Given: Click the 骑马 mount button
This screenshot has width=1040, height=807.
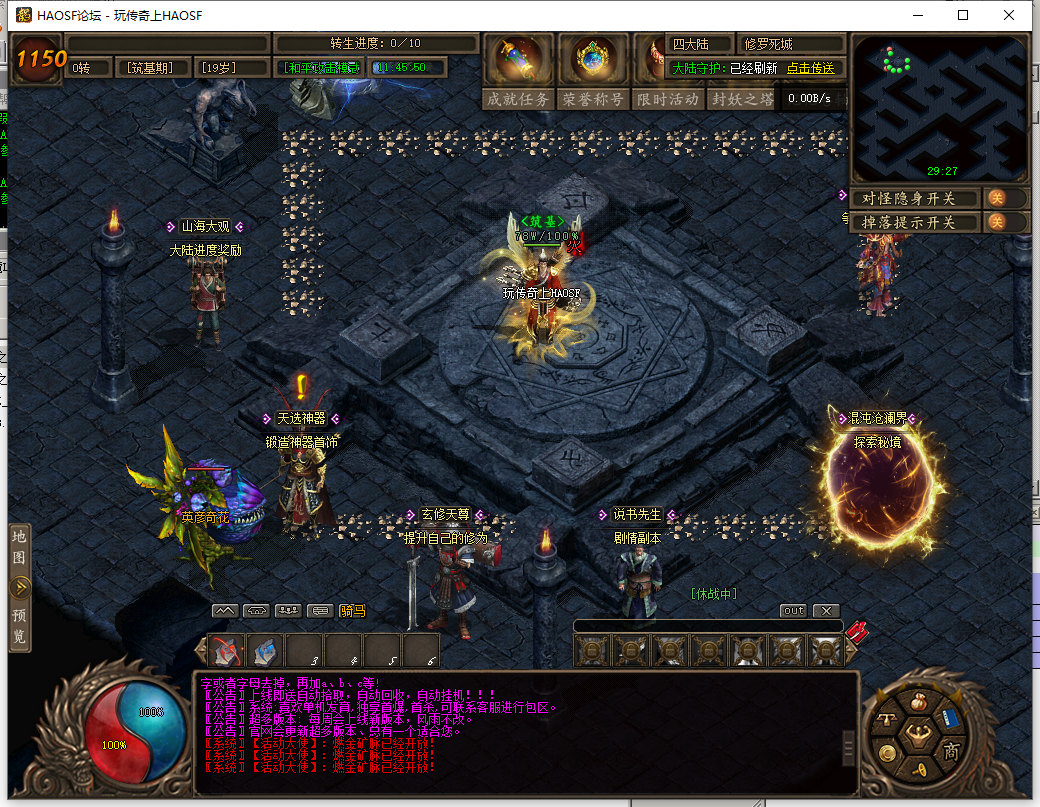Looking at the screenshot, I should click(352, 610).
